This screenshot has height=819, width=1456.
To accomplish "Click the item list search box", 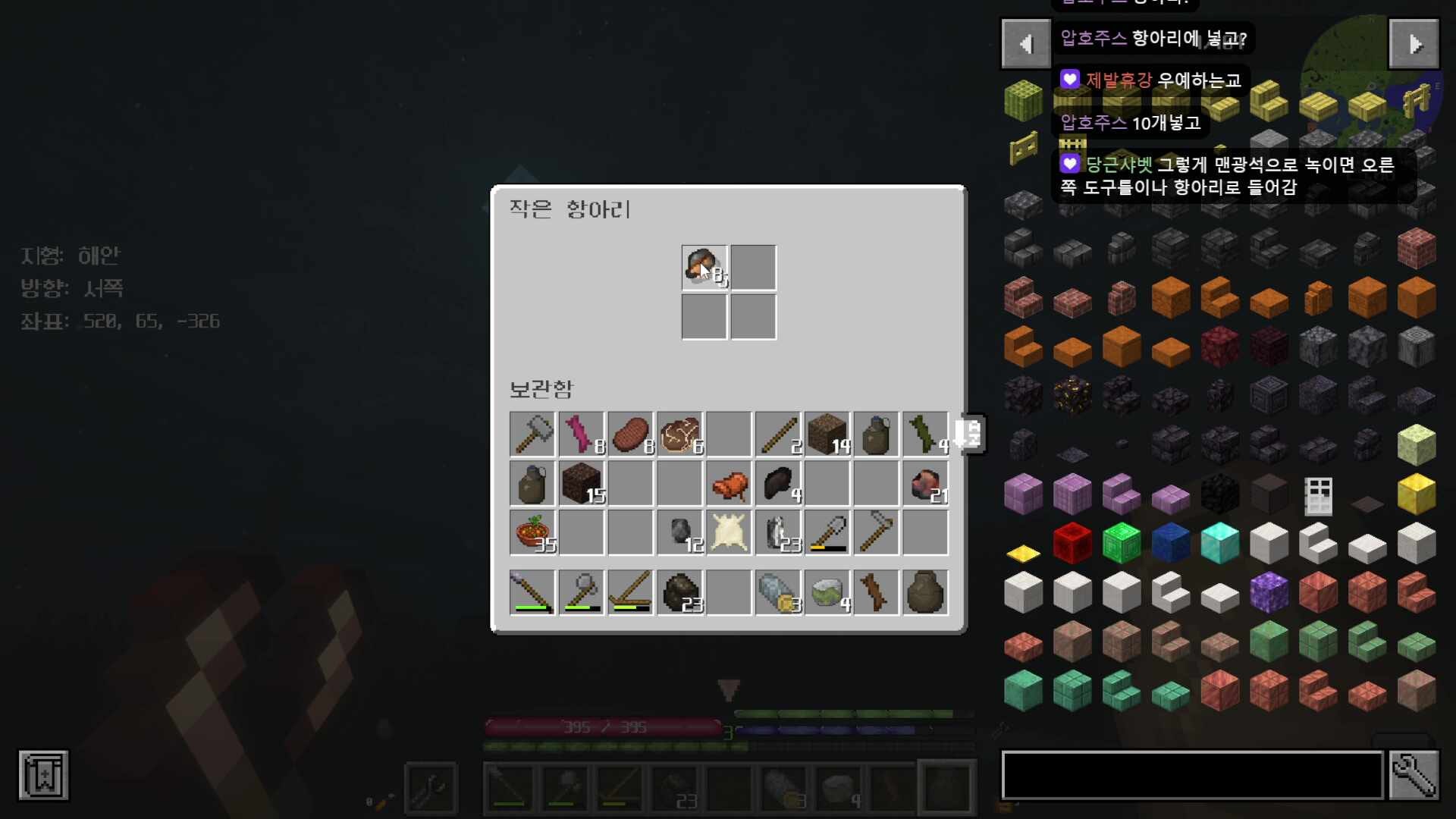I will (1192, 775).
